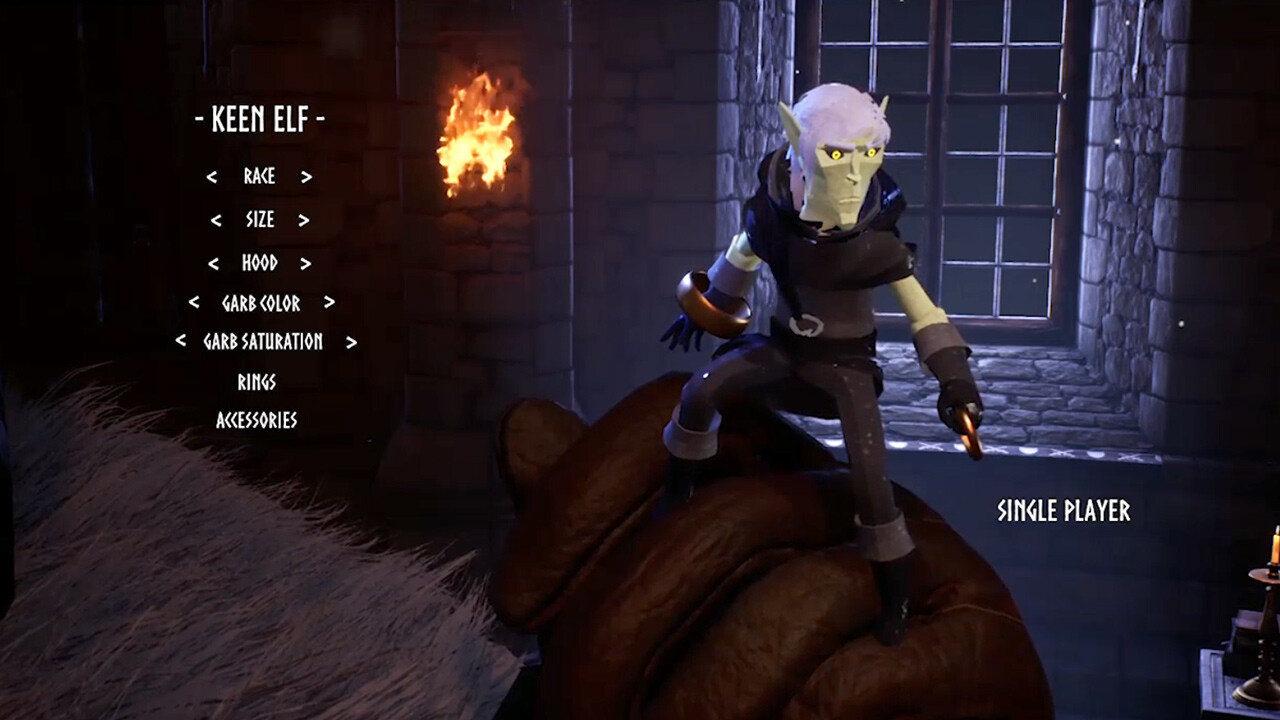1280x720 pixels.
Task: Click the Keen Elf title
Action: click(x=262, y=118)
